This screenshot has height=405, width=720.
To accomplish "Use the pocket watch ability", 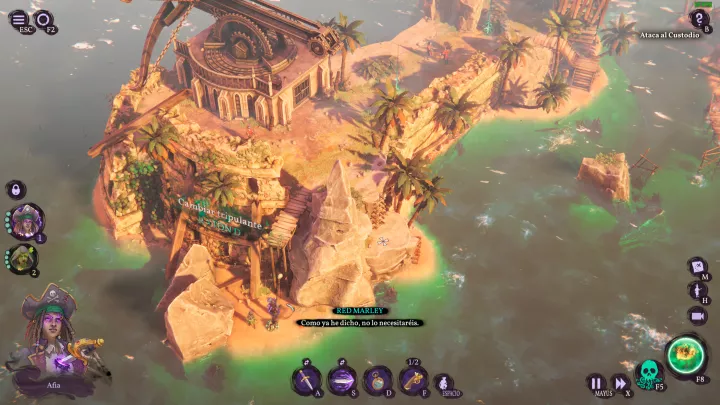I will point(377,379).
